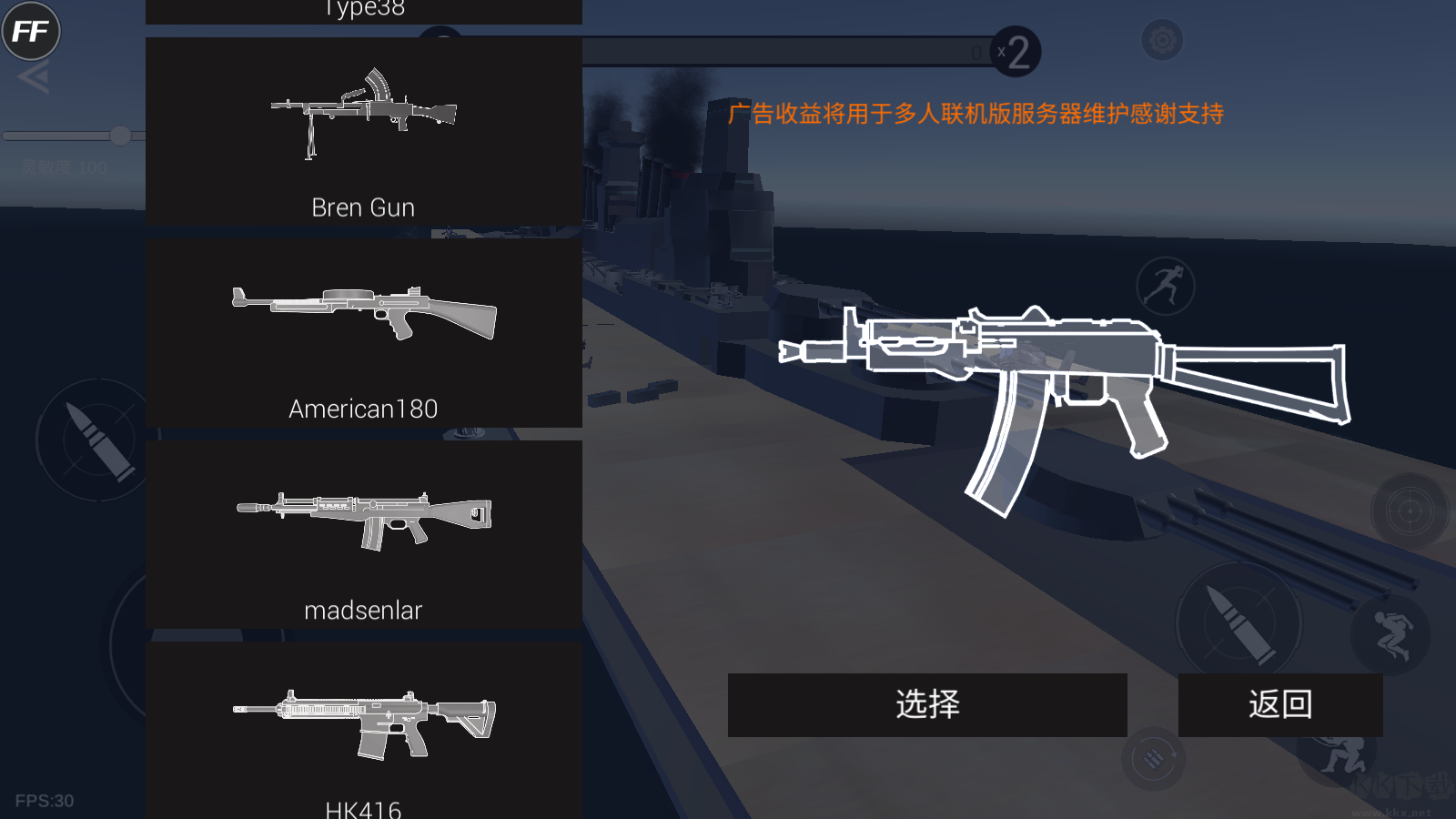
Task: Select the HK416 weapon tile
Action: (x=363, y=733)
